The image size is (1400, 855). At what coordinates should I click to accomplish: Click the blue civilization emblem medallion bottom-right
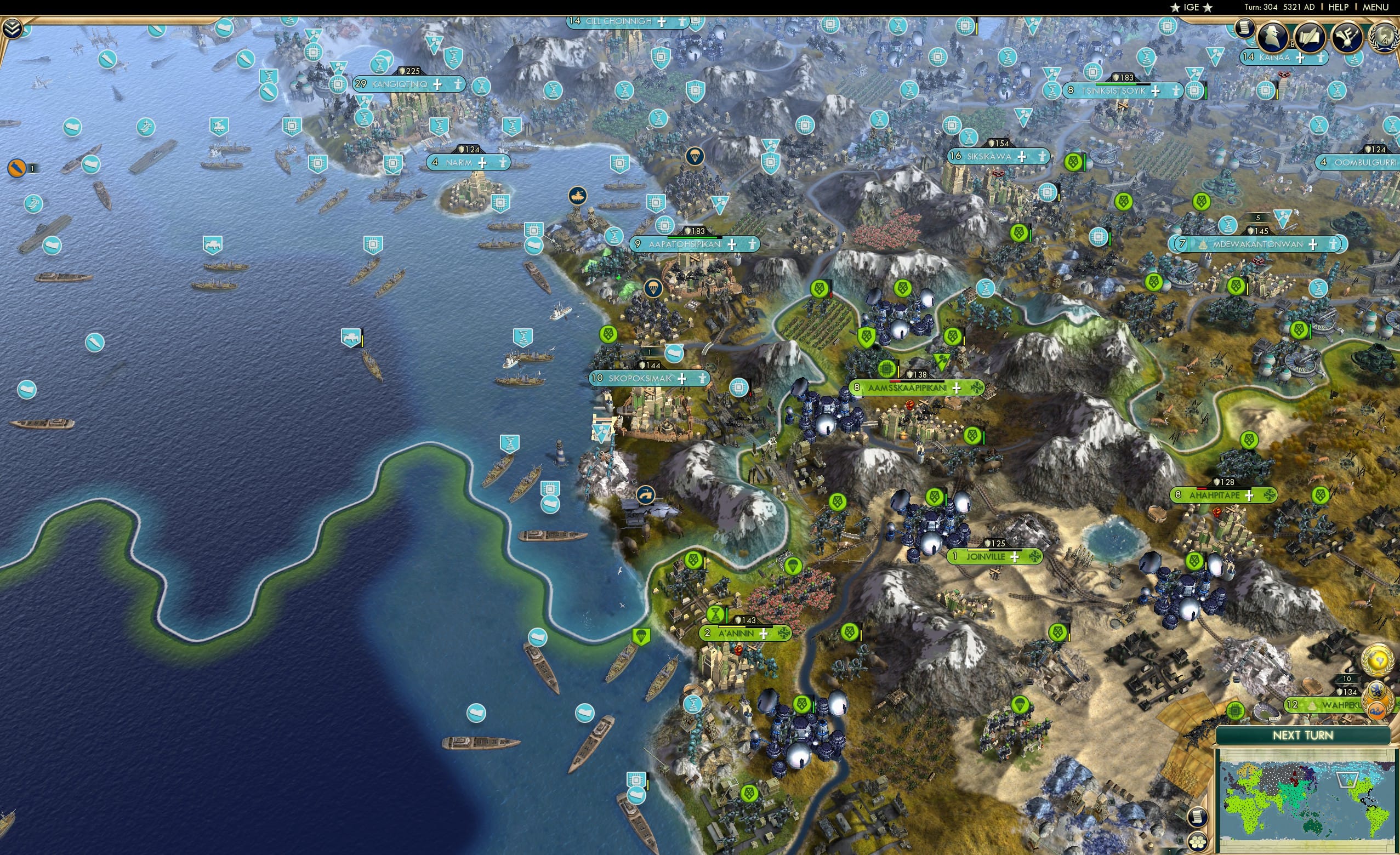[x=1377, y=691]
